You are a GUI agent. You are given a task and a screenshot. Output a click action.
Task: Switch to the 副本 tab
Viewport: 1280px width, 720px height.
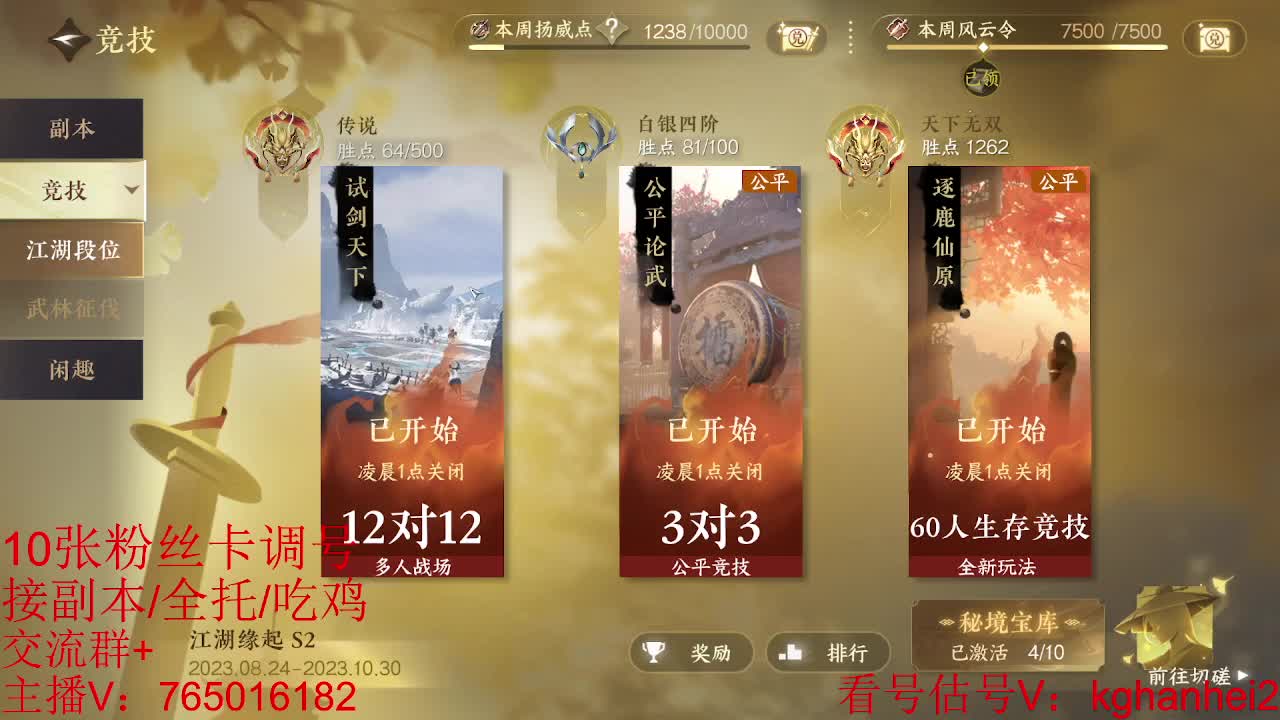click(x=70, y=129)
